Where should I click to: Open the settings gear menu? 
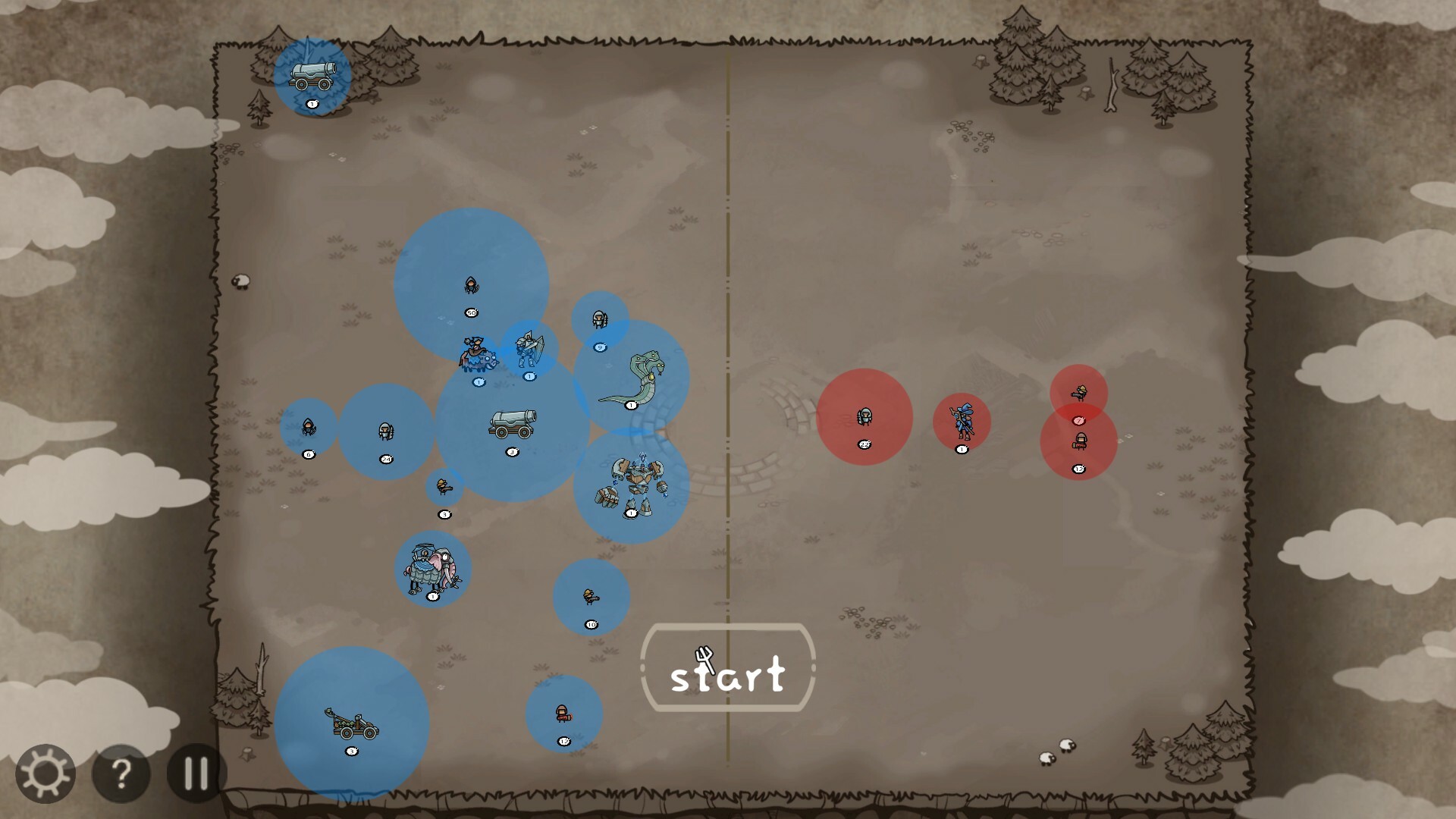[44, 775]
